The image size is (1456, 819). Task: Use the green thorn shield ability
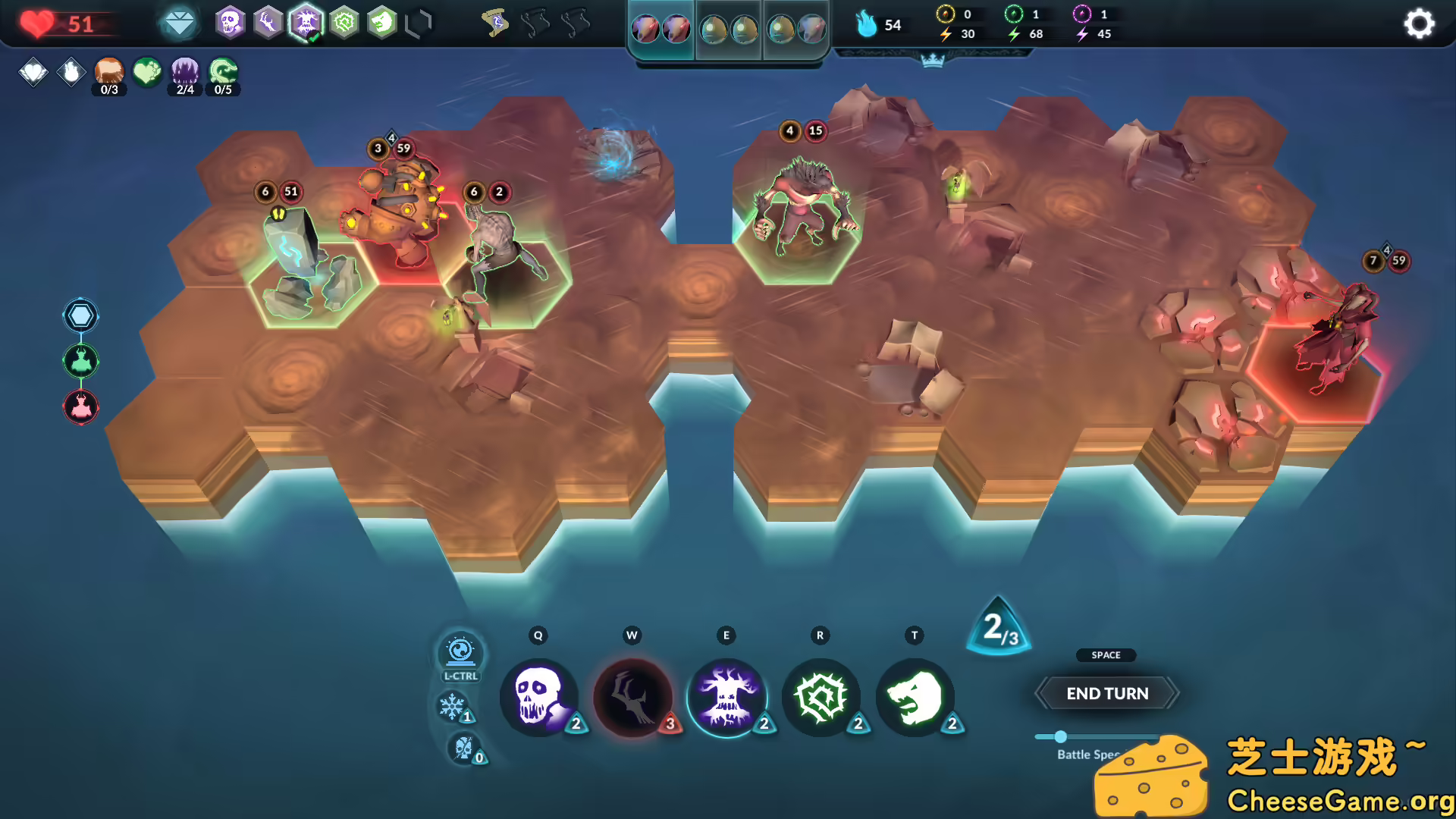pos(821,696)
